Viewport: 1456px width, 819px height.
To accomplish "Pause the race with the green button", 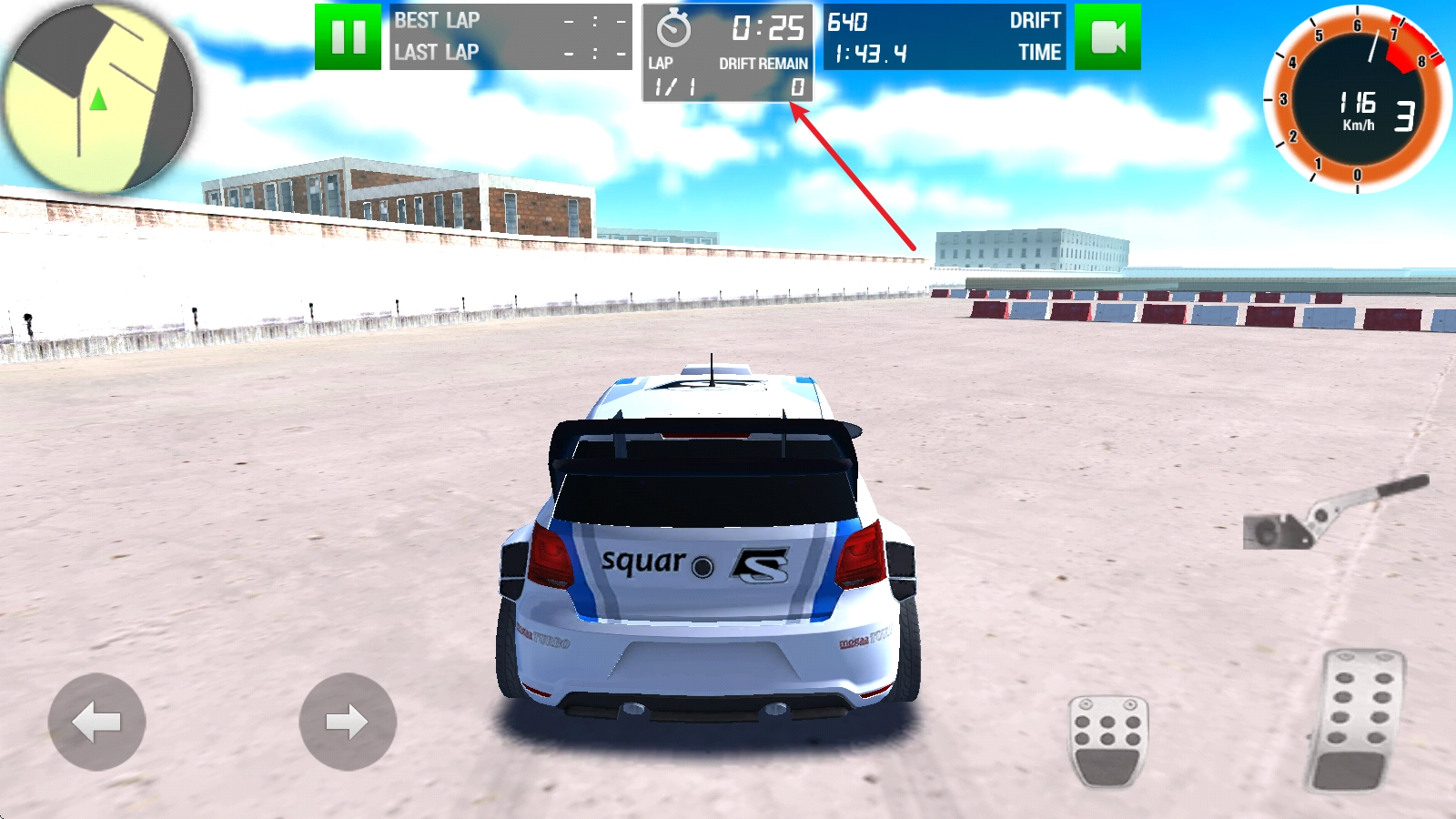I will point(348,37).
